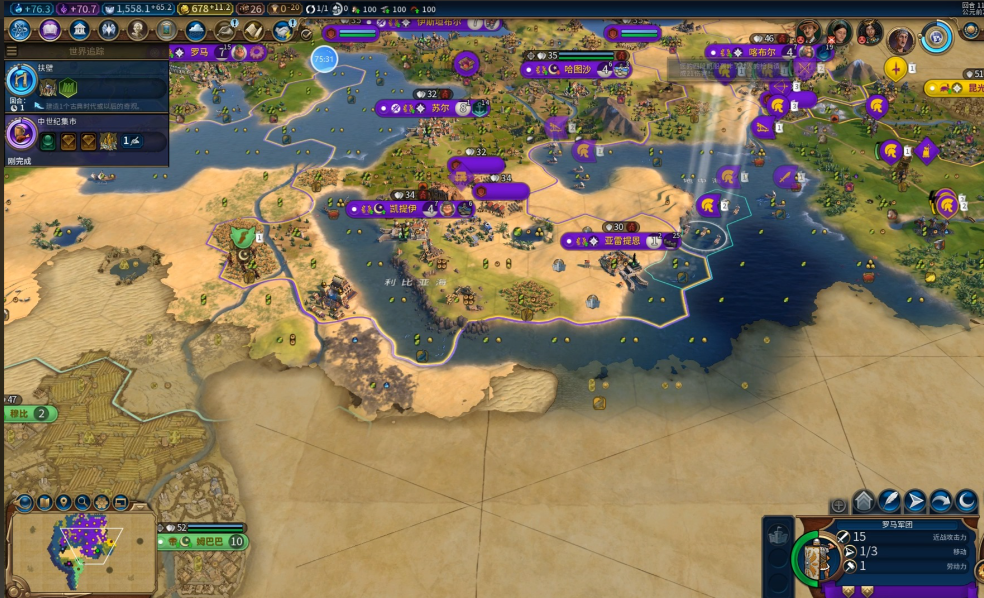Screen dimensions: 984x598
Task: Click the minimap
Action: (x=84, y=552)
